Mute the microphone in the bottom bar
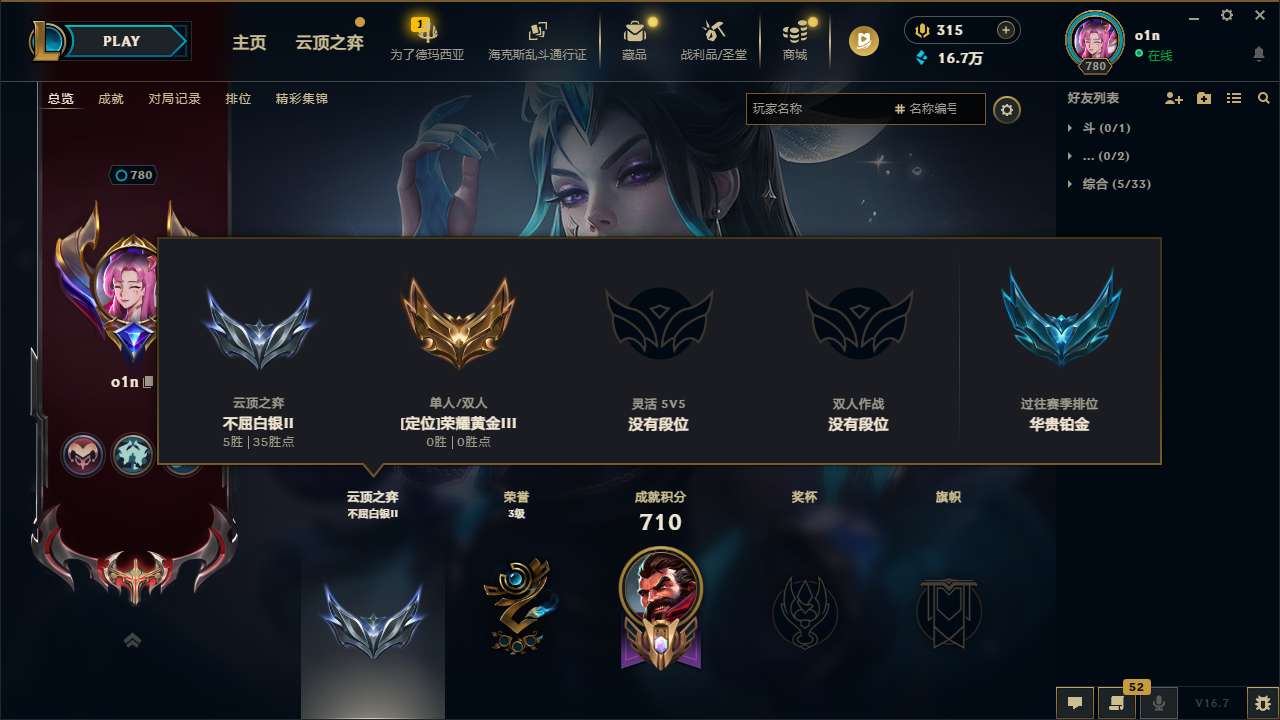The width and height of the screenshot is (1280, 720). (1158, 702)
